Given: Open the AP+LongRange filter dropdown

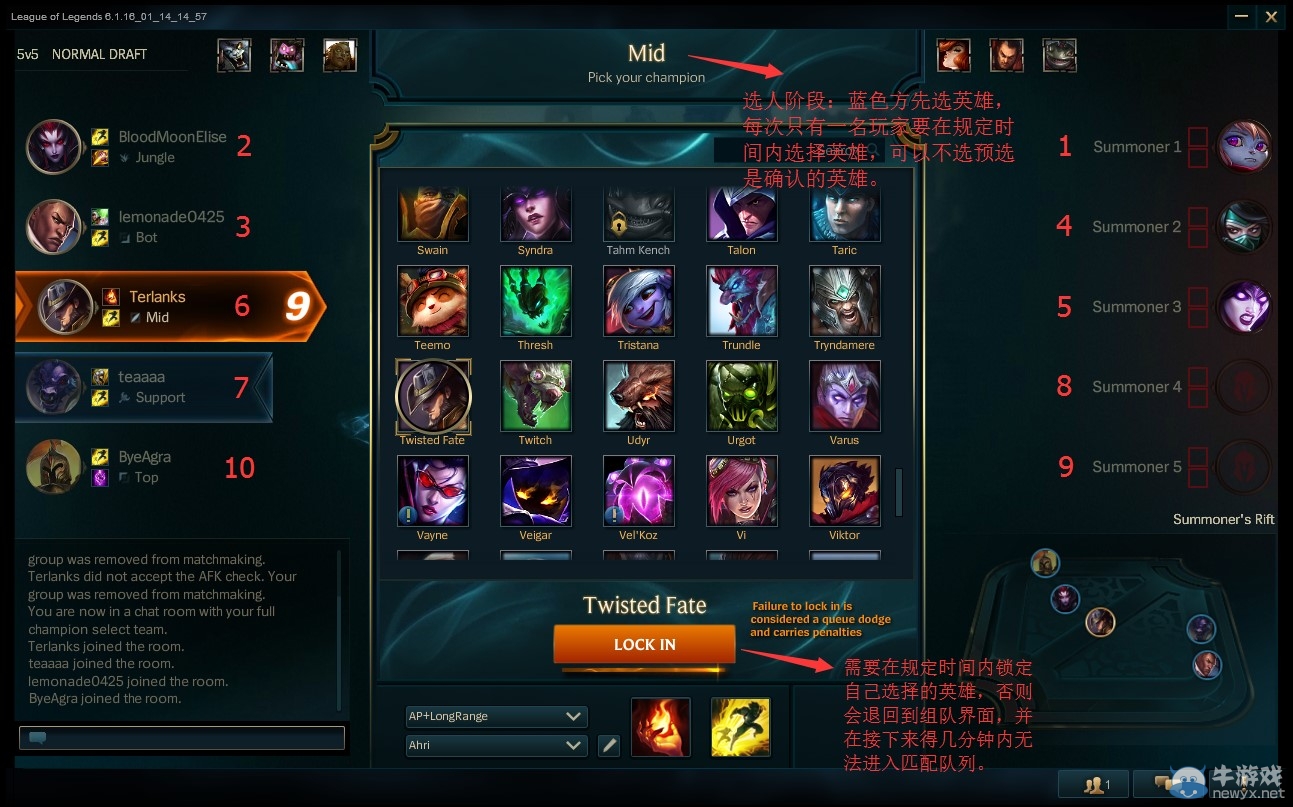Looking at the screenshot, I should tap(496, 716).
